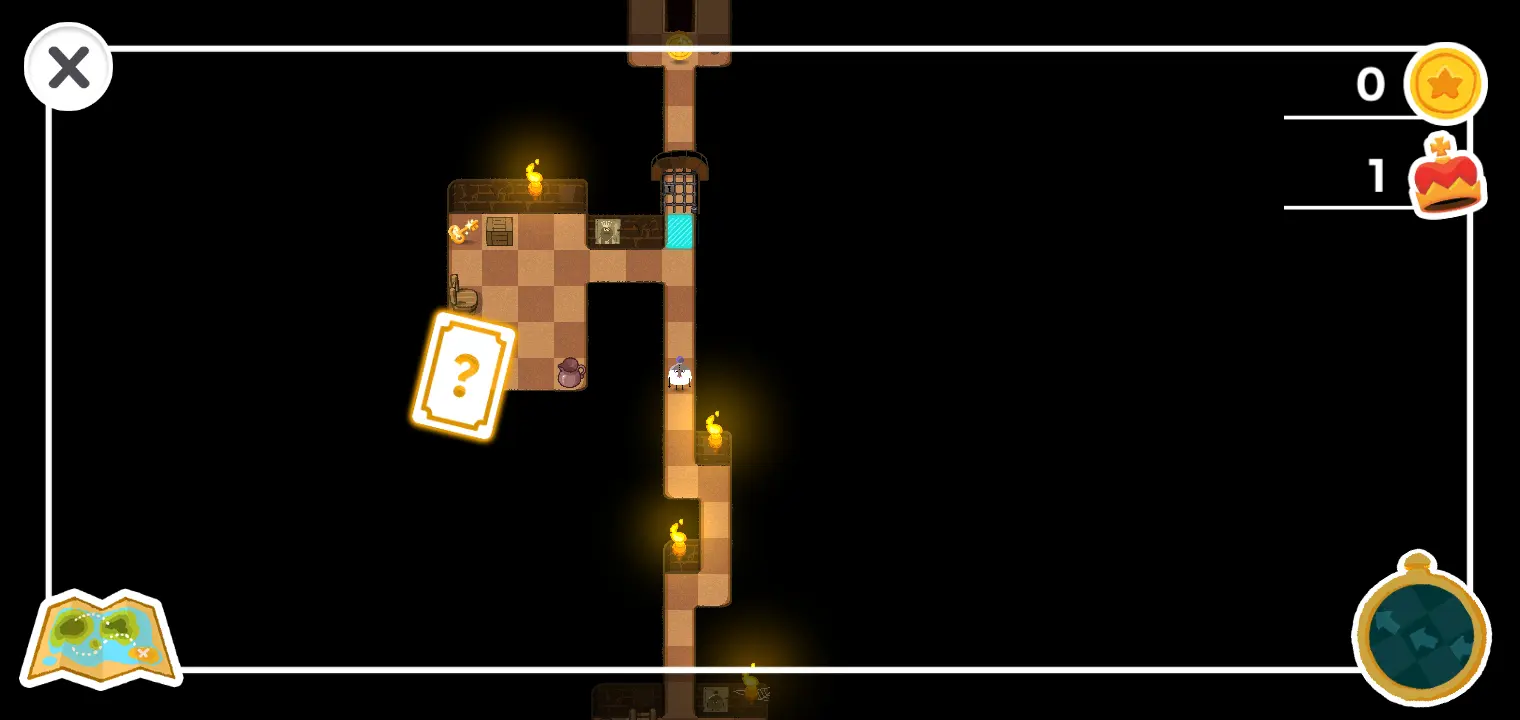Open the pocket watch compass
The height and width of the screenshot is (720, 1520).
pos(1419,635)
